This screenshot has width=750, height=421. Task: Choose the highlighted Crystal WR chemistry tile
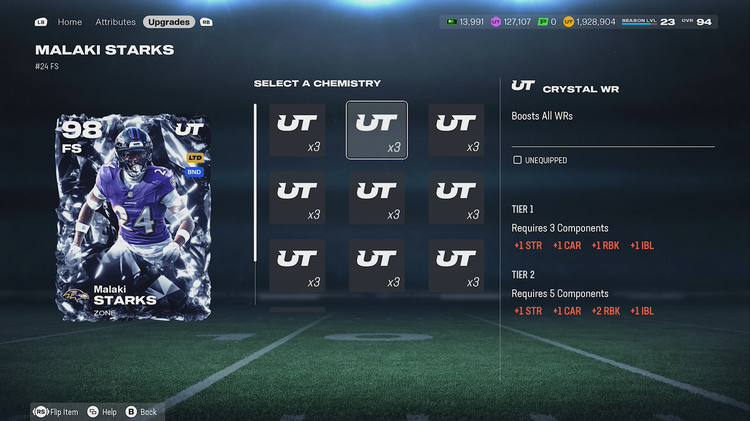(x=376, y=130)
